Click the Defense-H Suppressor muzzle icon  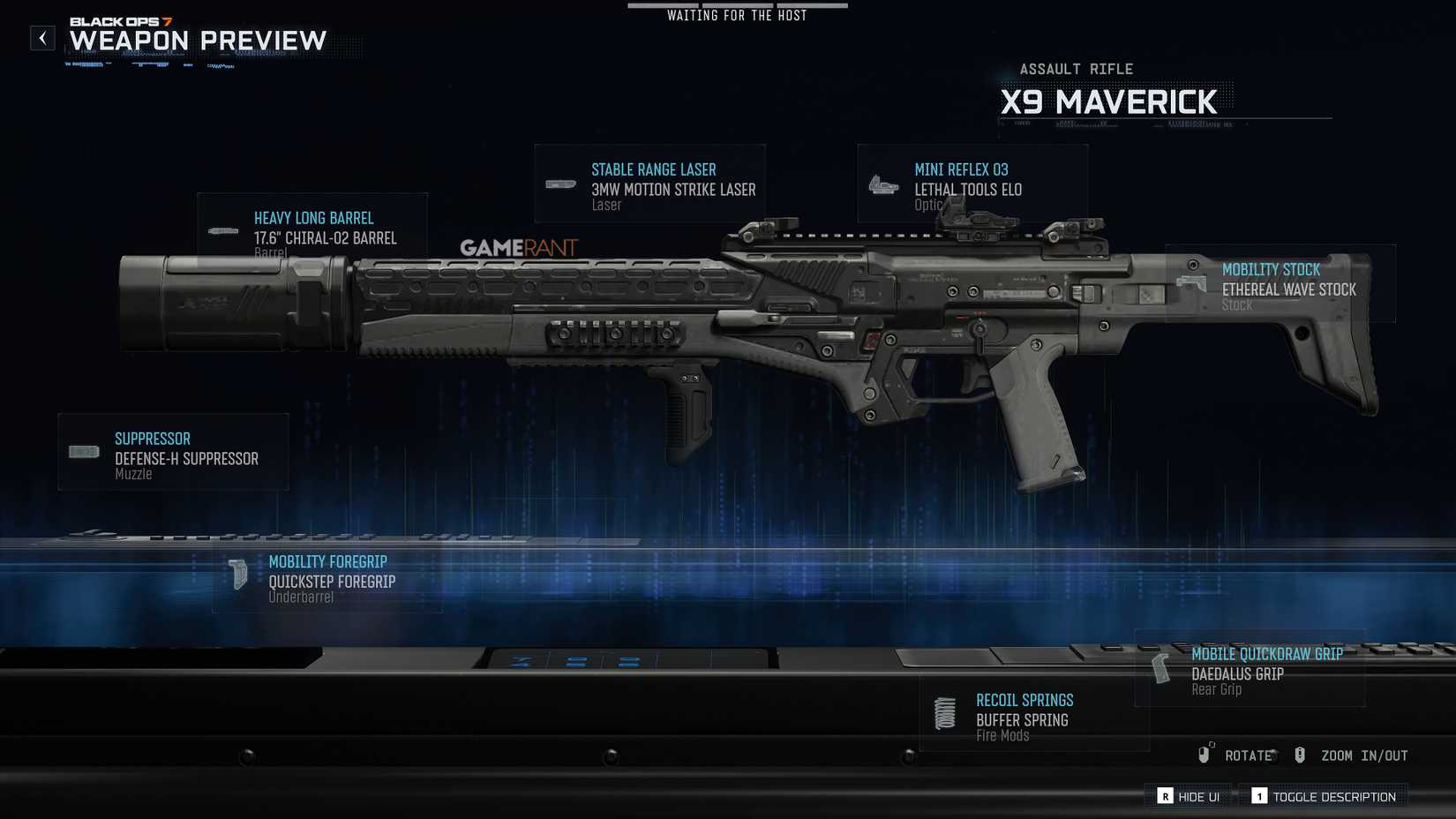[83, 451]
